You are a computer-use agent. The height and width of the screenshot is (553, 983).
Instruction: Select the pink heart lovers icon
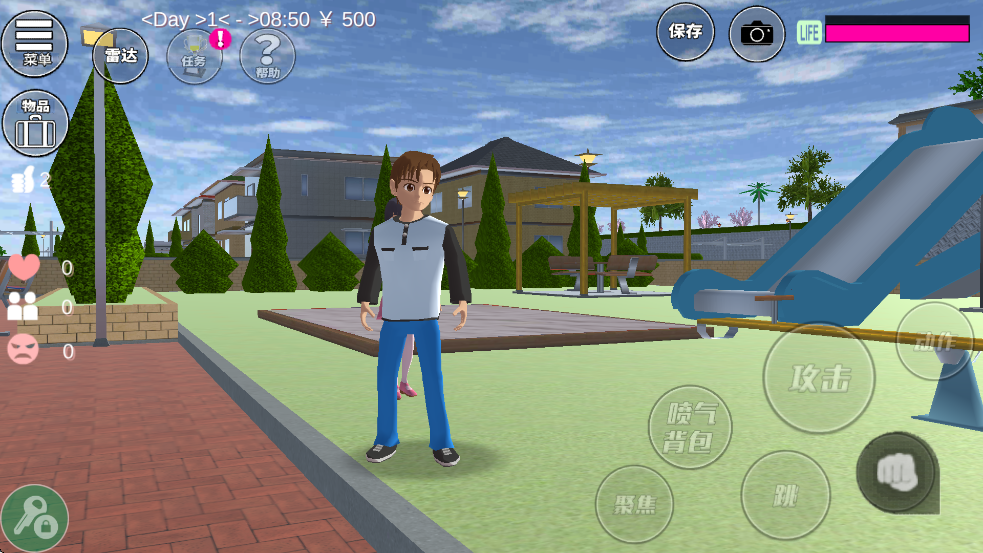[24, 268]
